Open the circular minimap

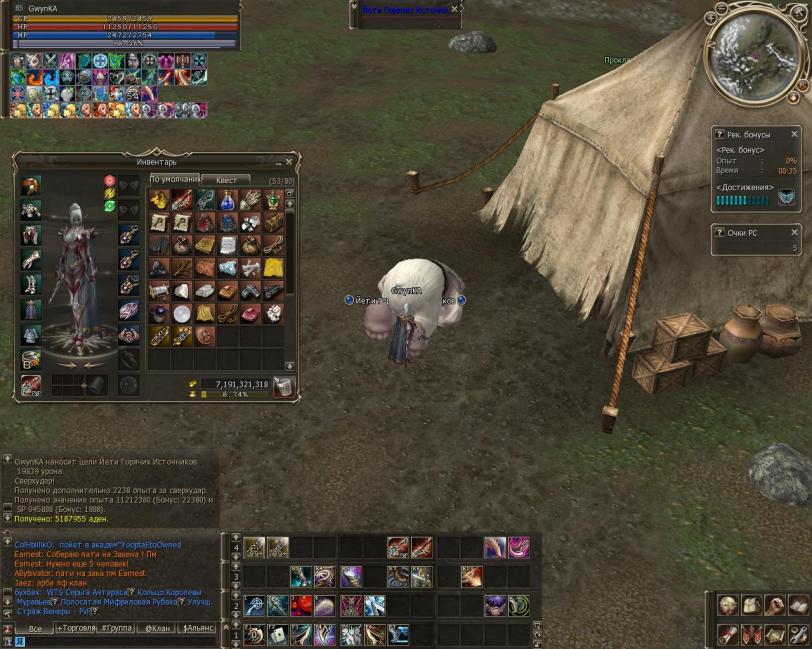[755, 53]
